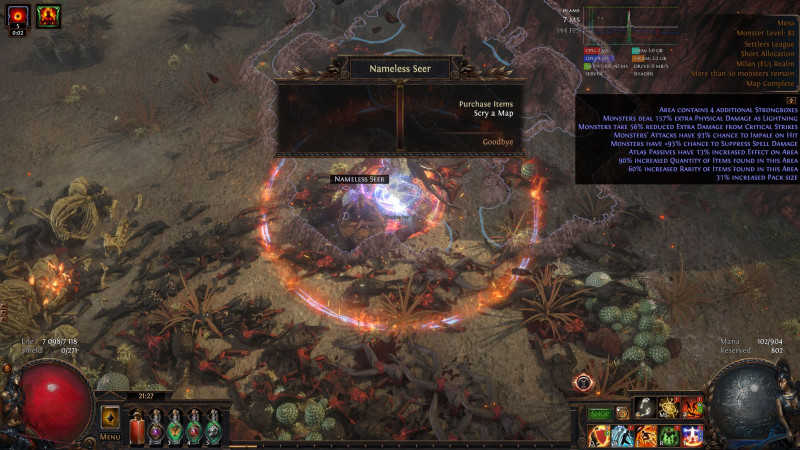The height and width of the screenshot is (450, 800).
Task: Use the orange leaping figure skill
Action: (646, 436)
